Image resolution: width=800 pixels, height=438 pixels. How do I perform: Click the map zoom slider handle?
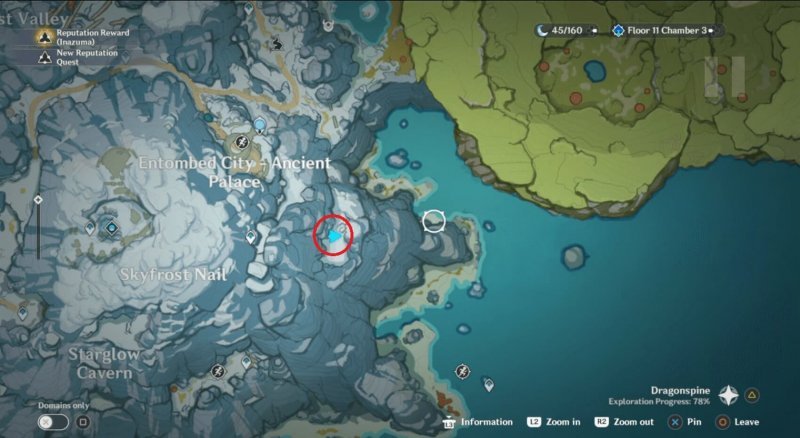[38, 200]
